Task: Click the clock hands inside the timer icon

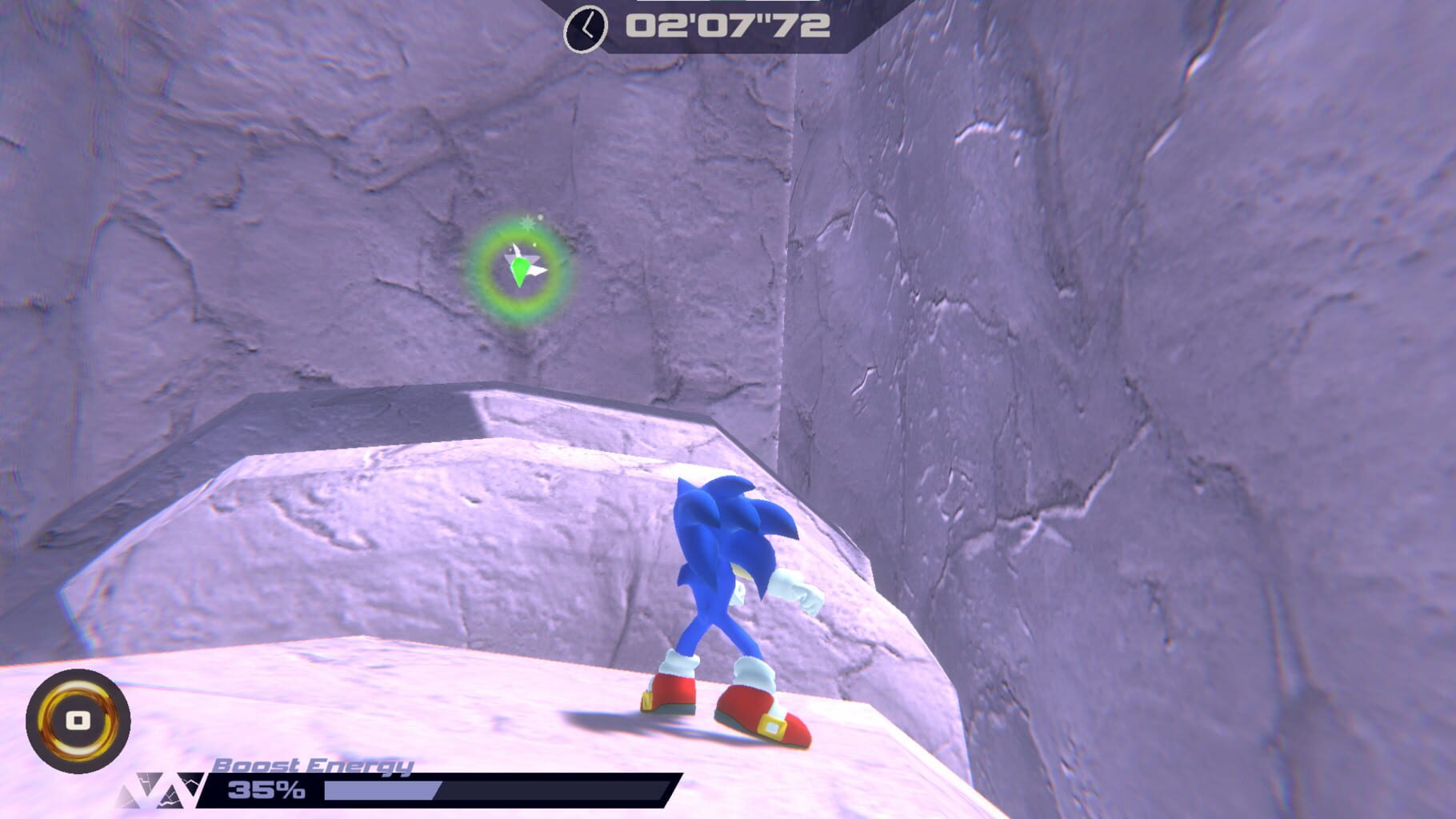Action: click(586, 30)
